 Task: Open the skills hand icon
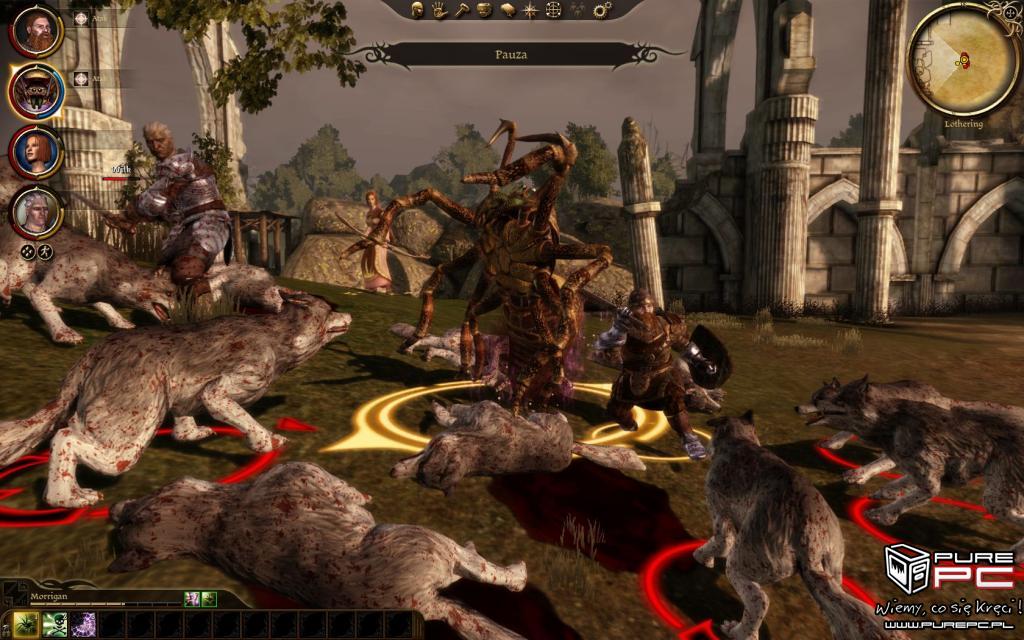click(439, 10)
